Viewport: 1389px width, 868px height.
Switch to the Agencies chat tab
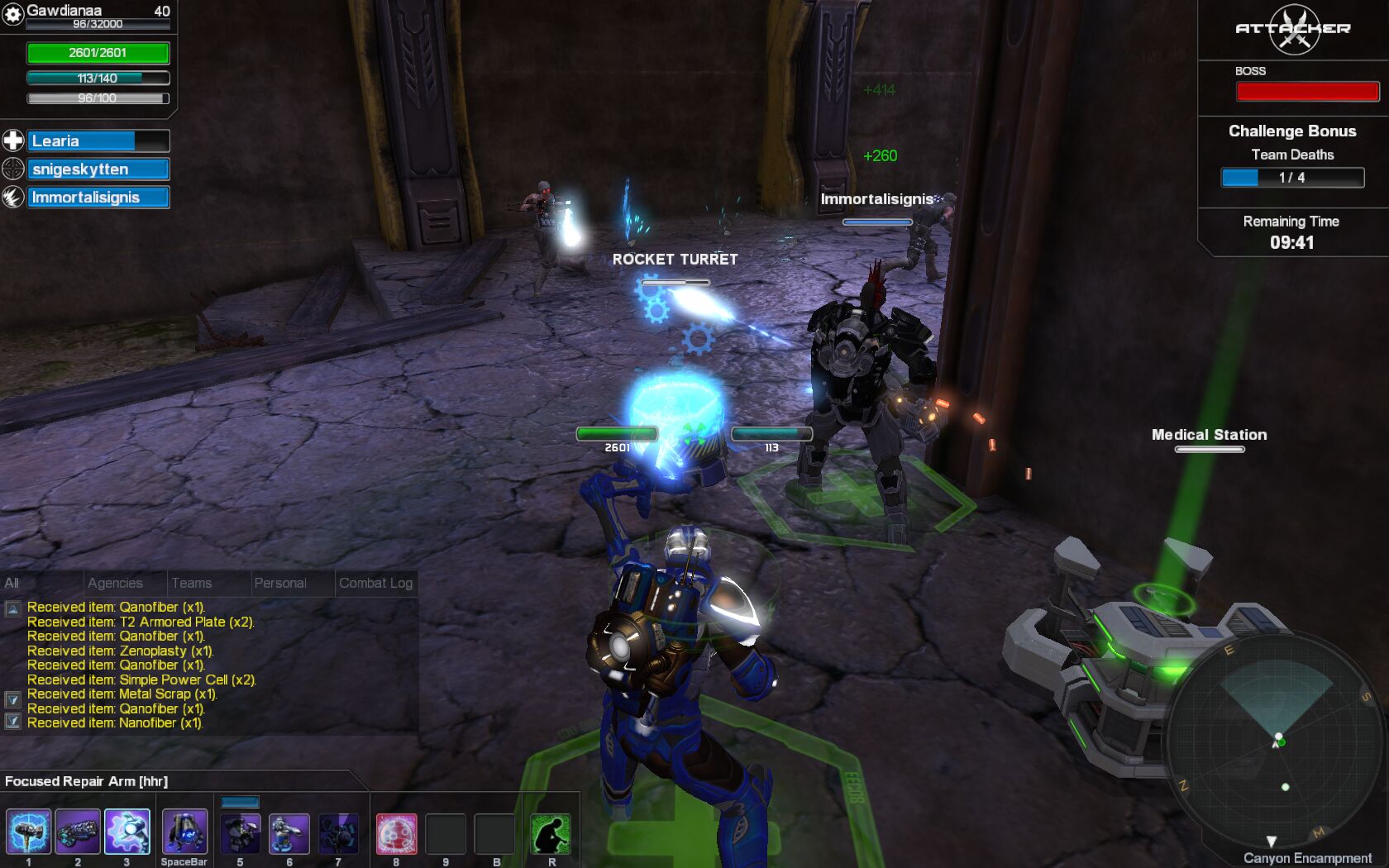coord(116,583)
